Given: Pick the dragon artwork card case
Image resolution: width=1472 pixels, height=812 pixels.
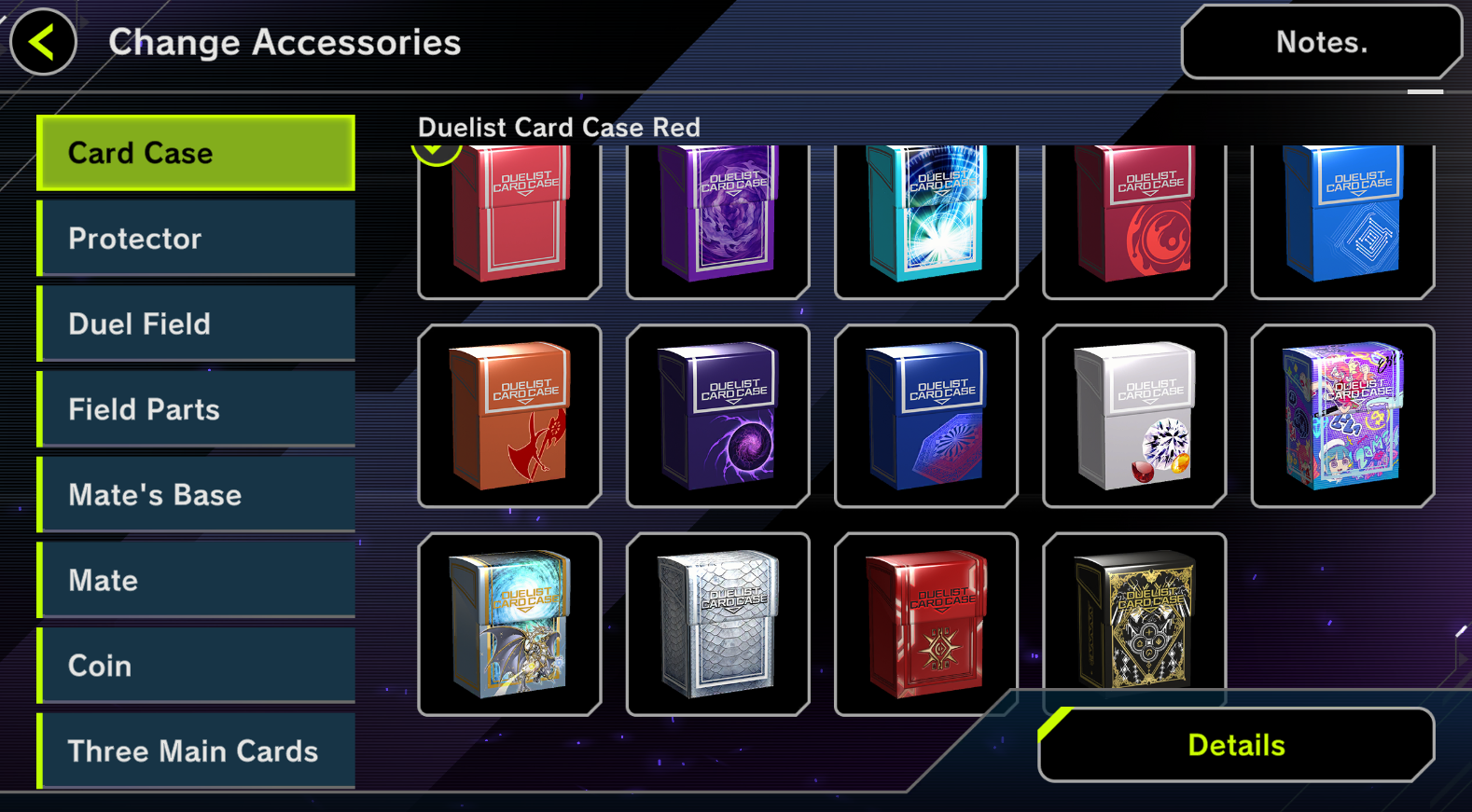Looking at the screenshot, I should [x=509, y=624].
